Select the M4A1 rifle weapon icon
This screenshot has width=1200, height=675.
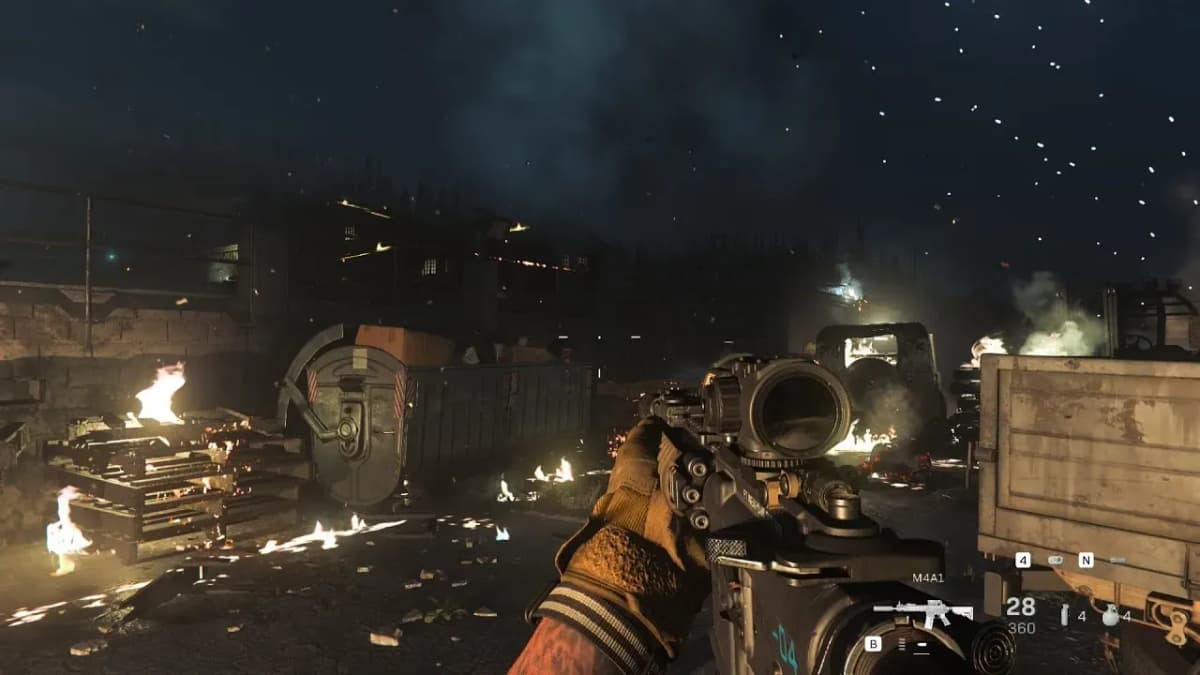click(922, 612)
